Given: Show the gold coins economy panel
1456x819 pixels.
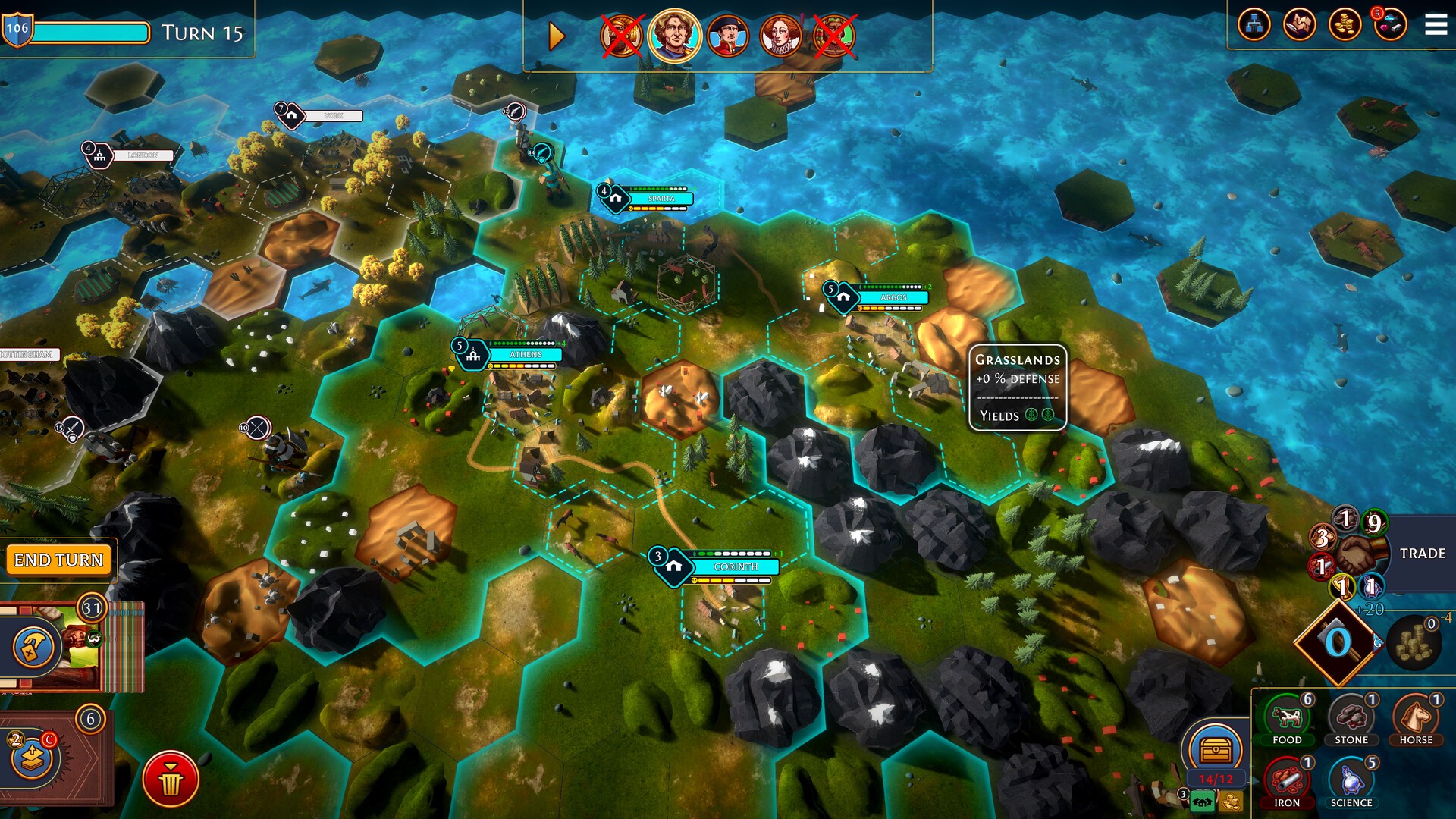Looking at the screenshot, I should click(1345, 25).
